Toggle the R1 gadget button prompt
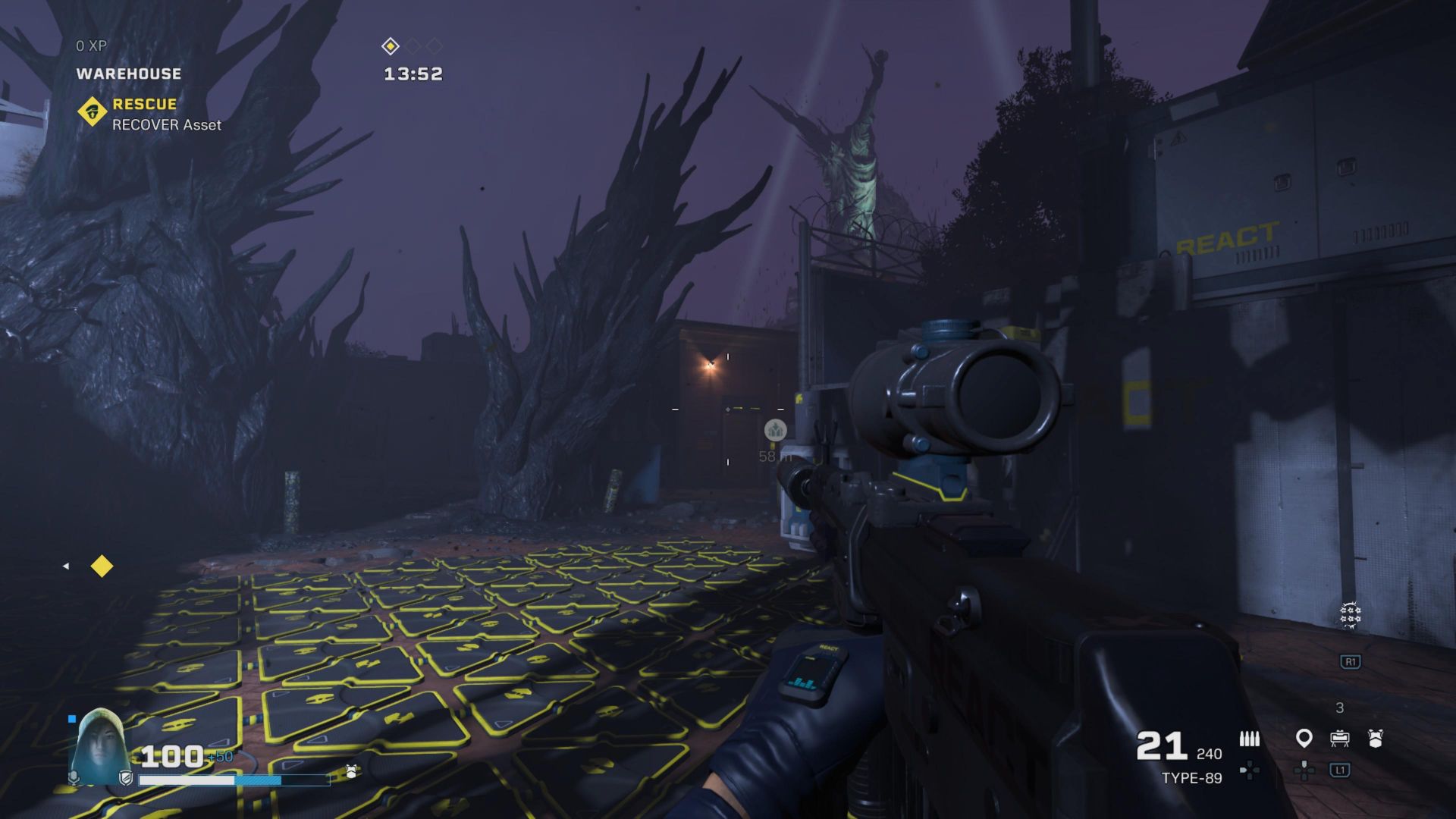 (x=1351, y=661)
